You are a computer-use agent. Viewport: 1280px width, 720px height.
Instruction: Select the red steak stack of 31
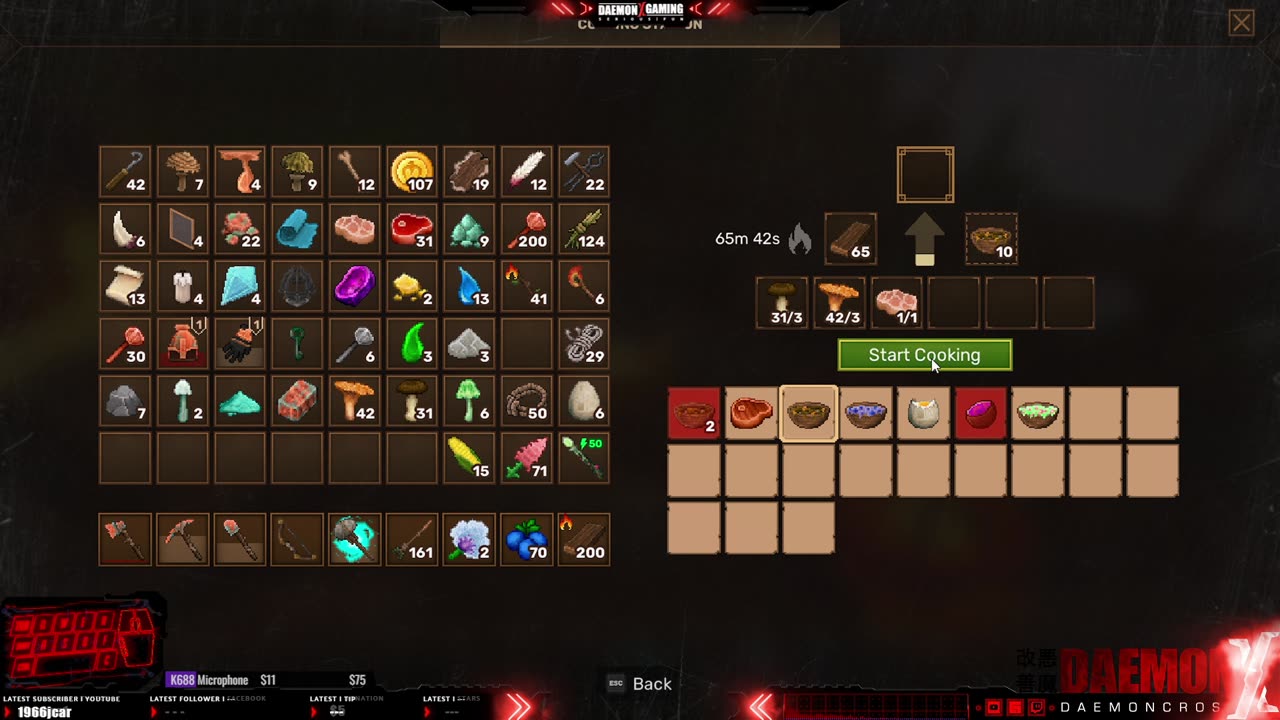pyautogui.click(x=412, y=229)
